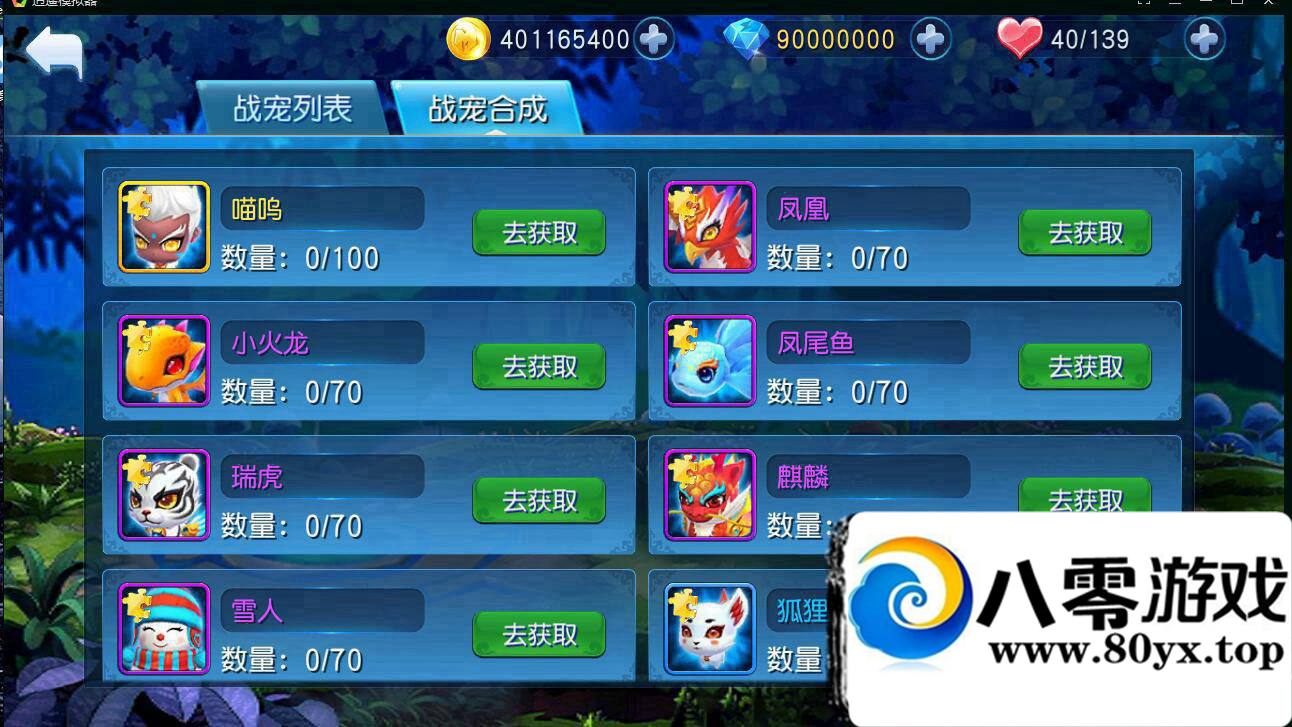The height and width of the screenshot is (727, 1292).
Task: Select the 喵呜 pet fragment icon
Action: [x=164, y=227]
